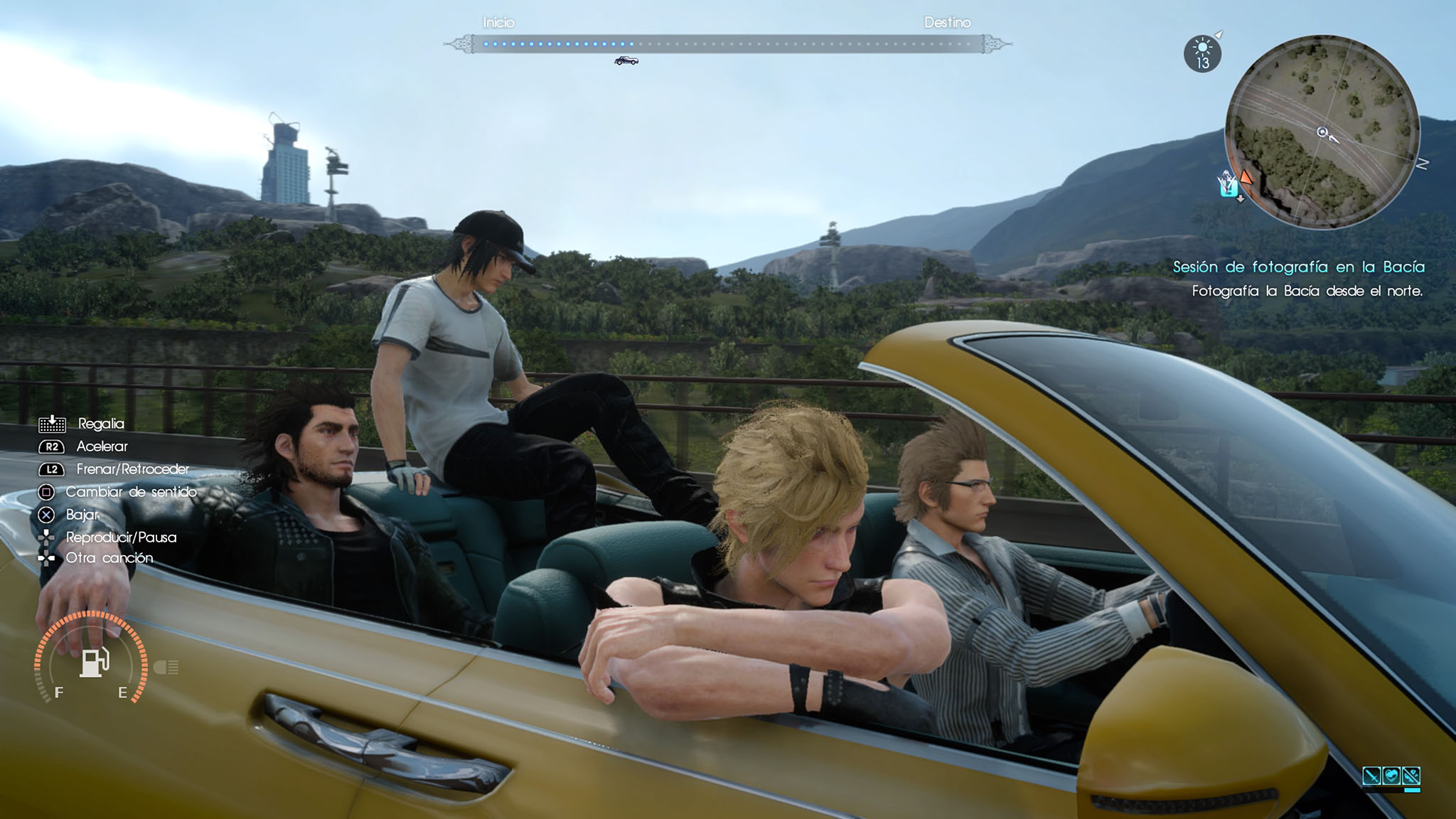This screenshot has width=1456, height=819.
Task: Click the player position arrow in the minimap center
Action: click(1322, 130)
